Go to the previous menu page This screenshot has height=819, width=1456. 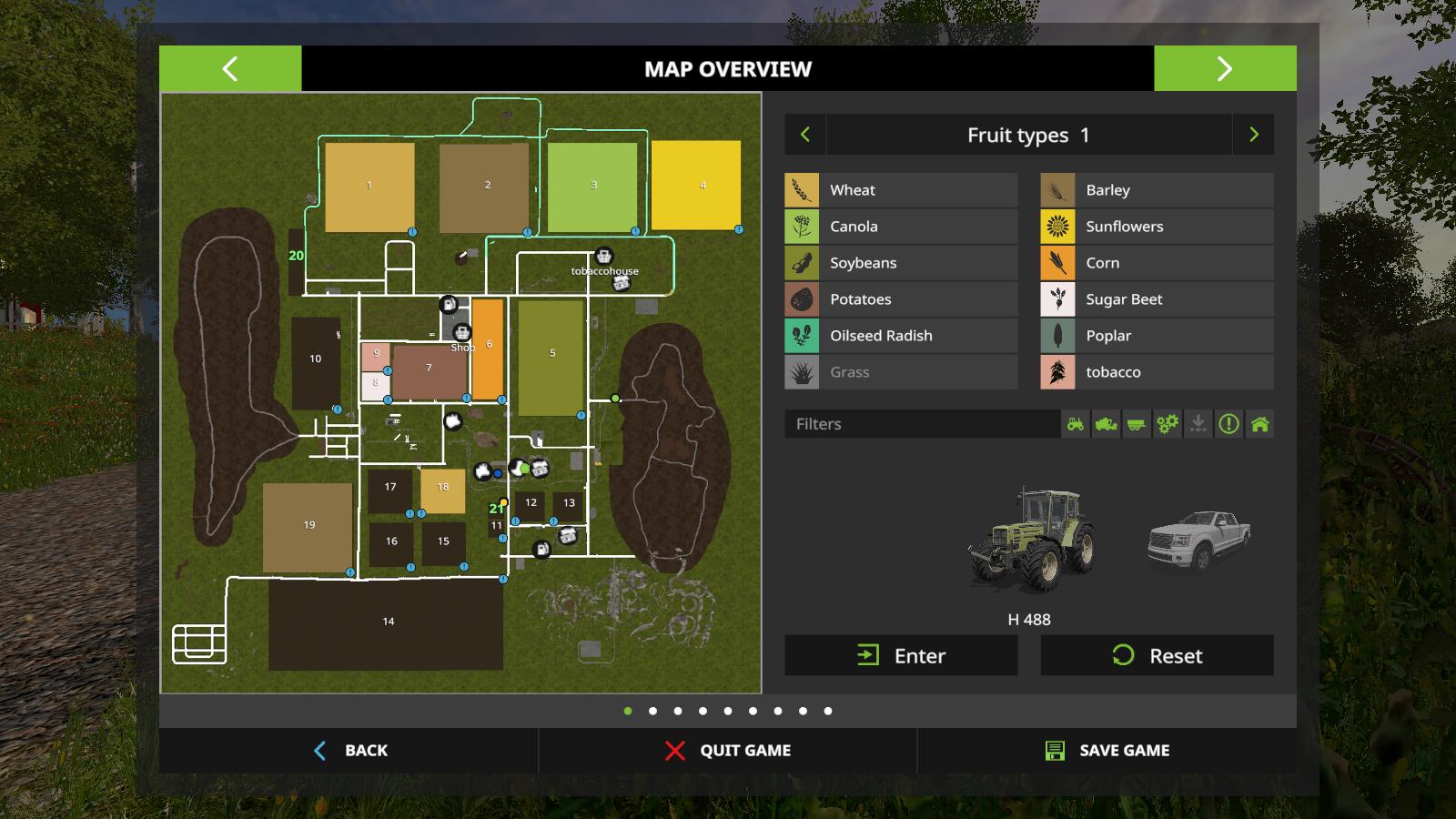click(x=230, y=68)
